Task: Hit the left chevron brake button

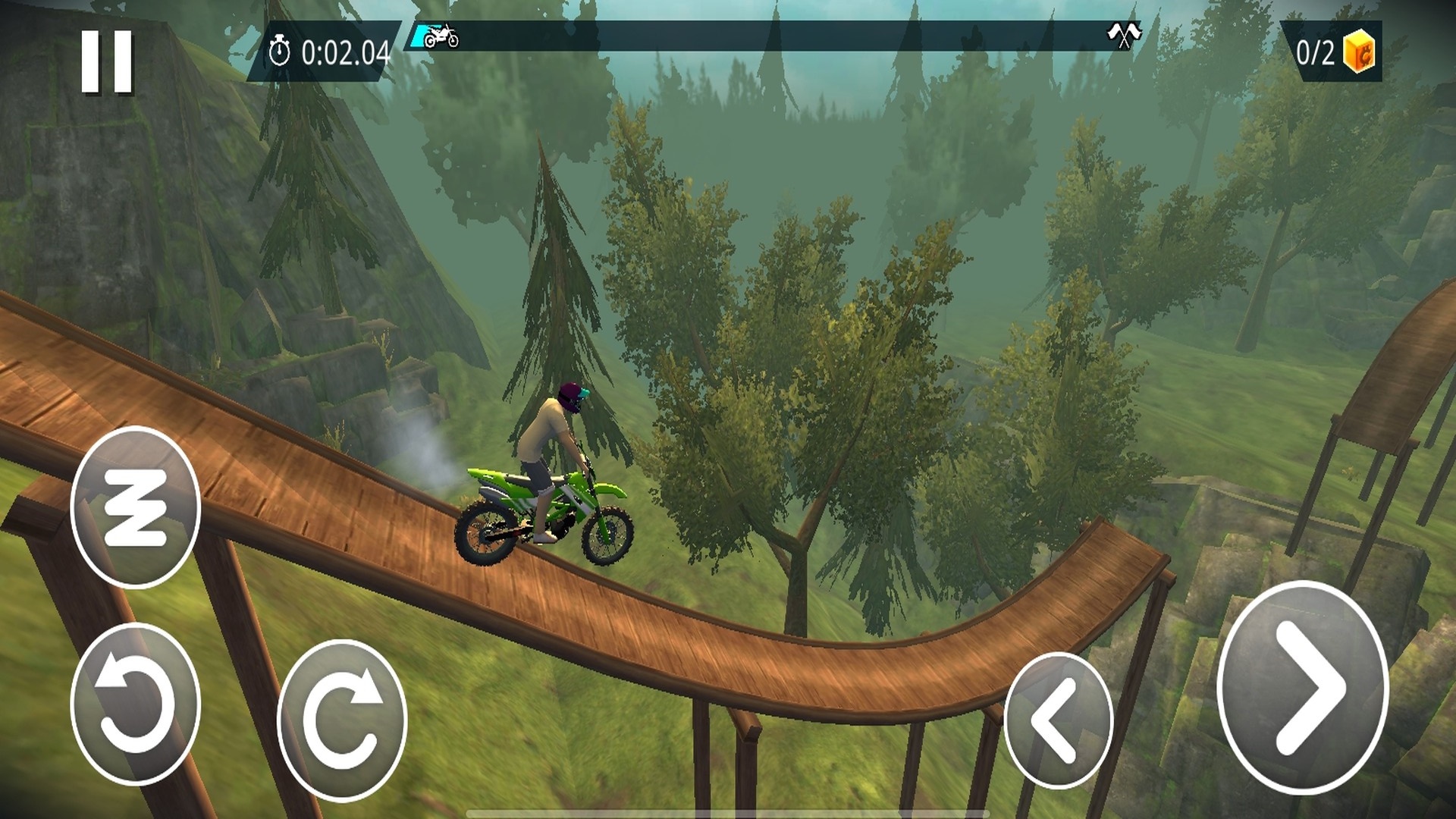Action: (x=1058, y=720)
